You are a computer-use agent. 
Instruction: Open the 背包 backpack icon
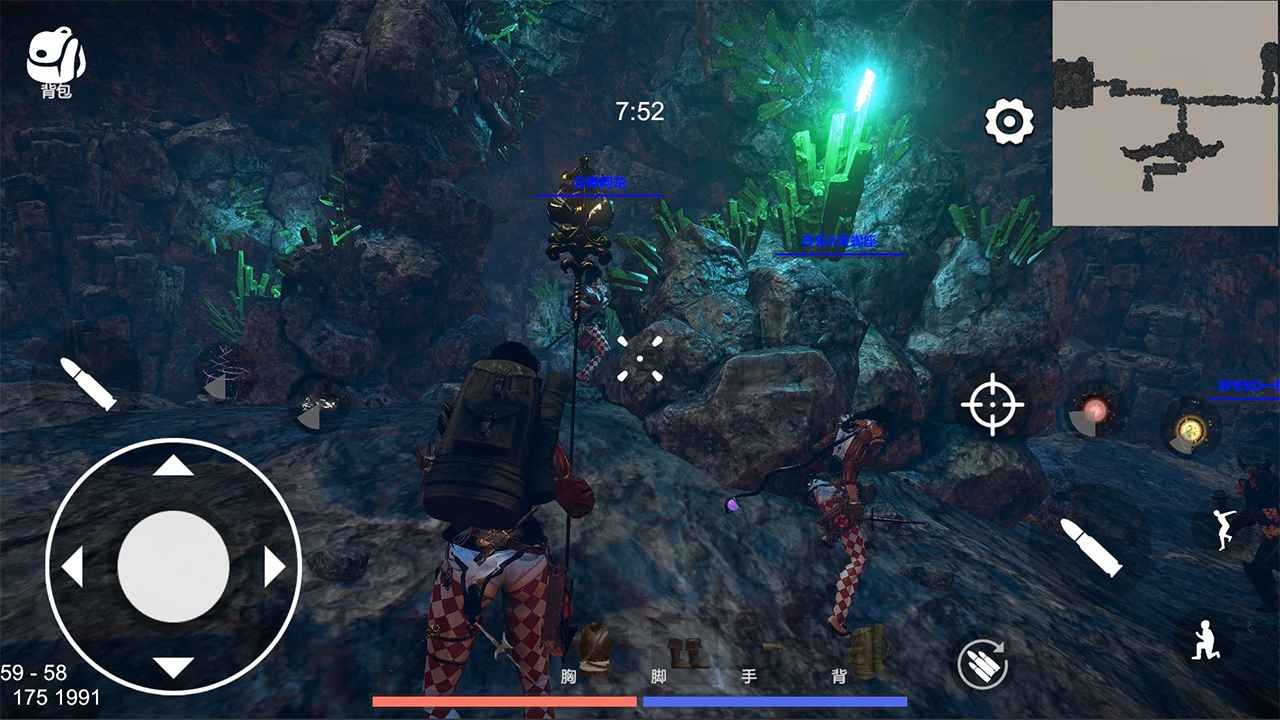coord(58,55)
